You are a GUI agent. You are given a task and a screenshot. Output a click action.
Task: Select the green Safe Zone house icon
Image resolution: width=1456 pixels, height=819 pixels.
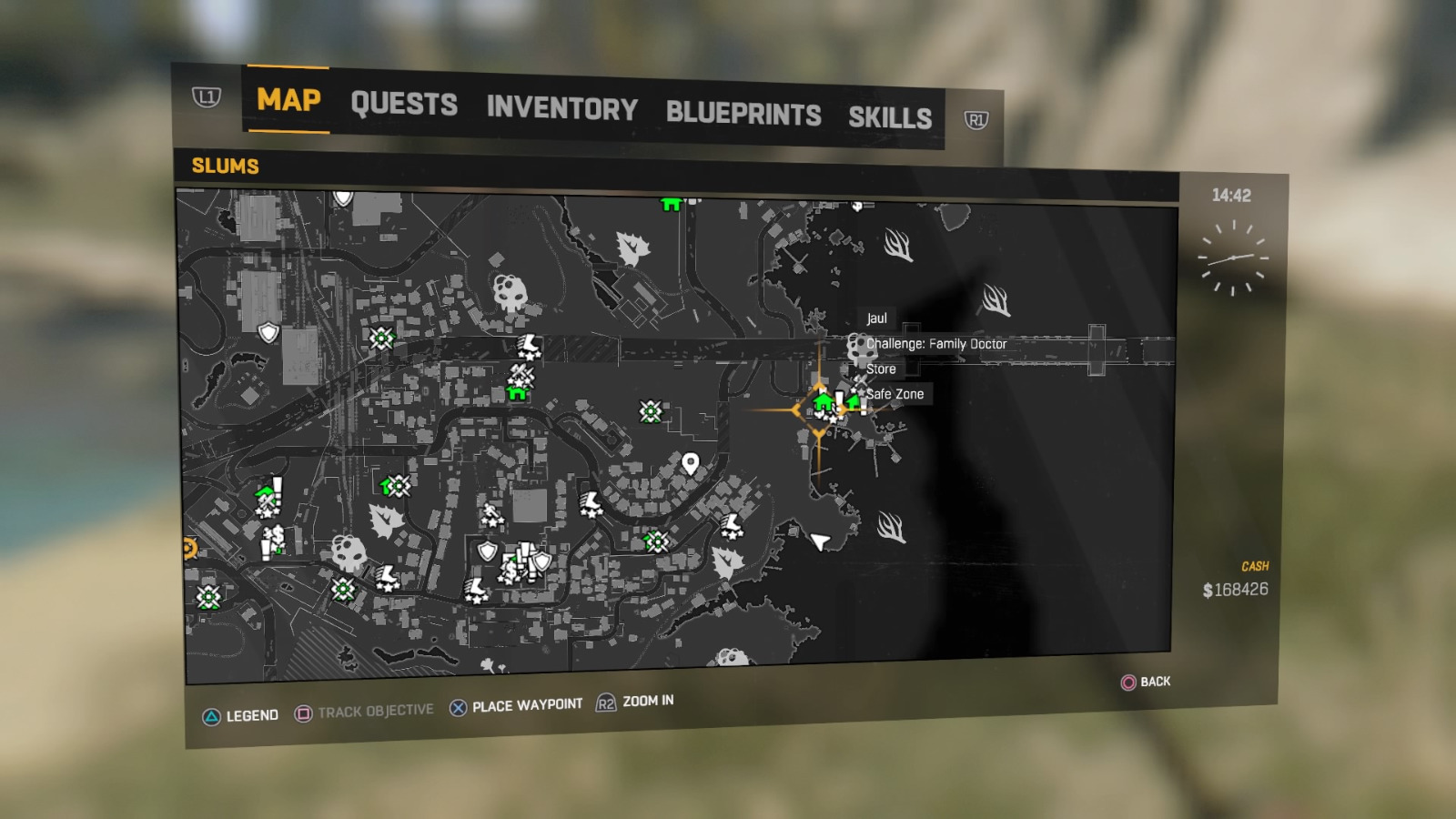854,402
